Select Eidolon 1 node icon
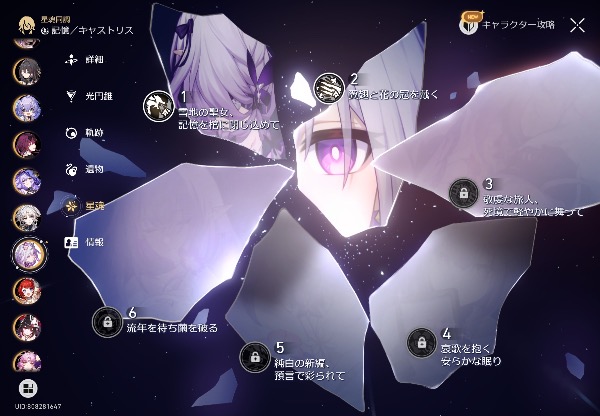The width and height of the screenshot is (600, 416). 157,102
